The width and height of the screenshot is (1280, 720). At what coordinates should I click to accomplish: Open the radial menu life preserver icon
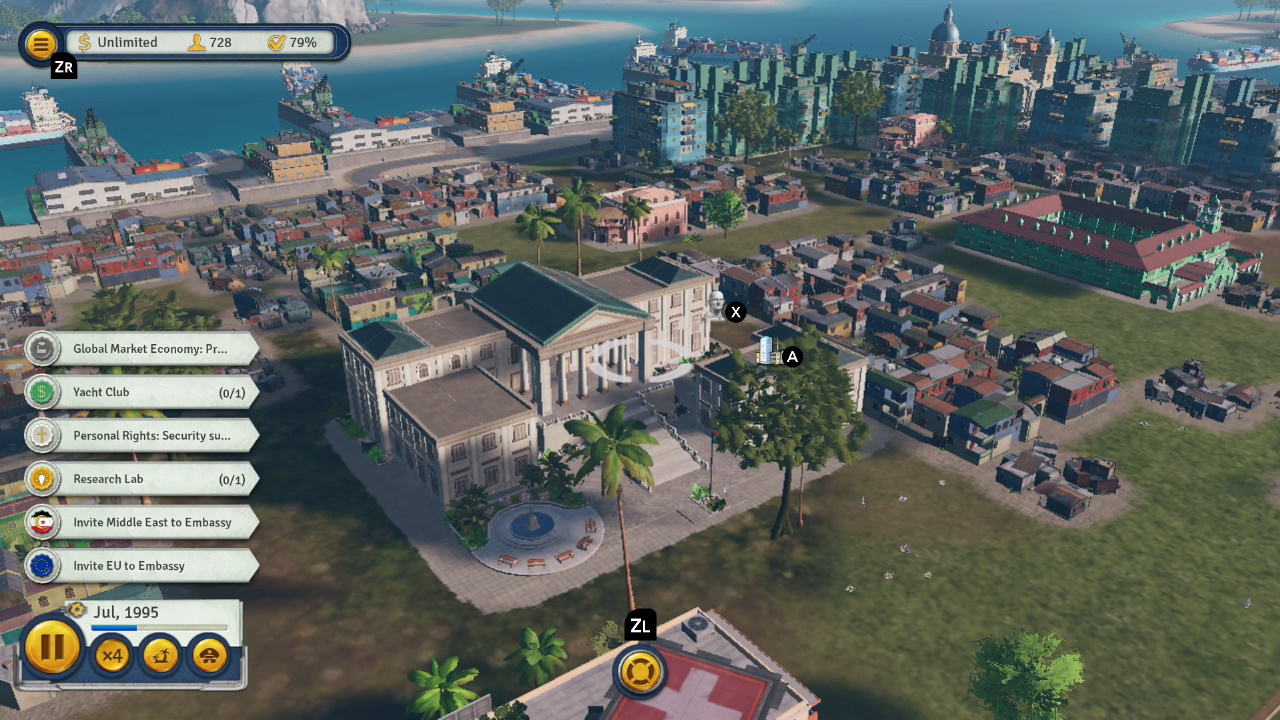(x=640, y=672)
